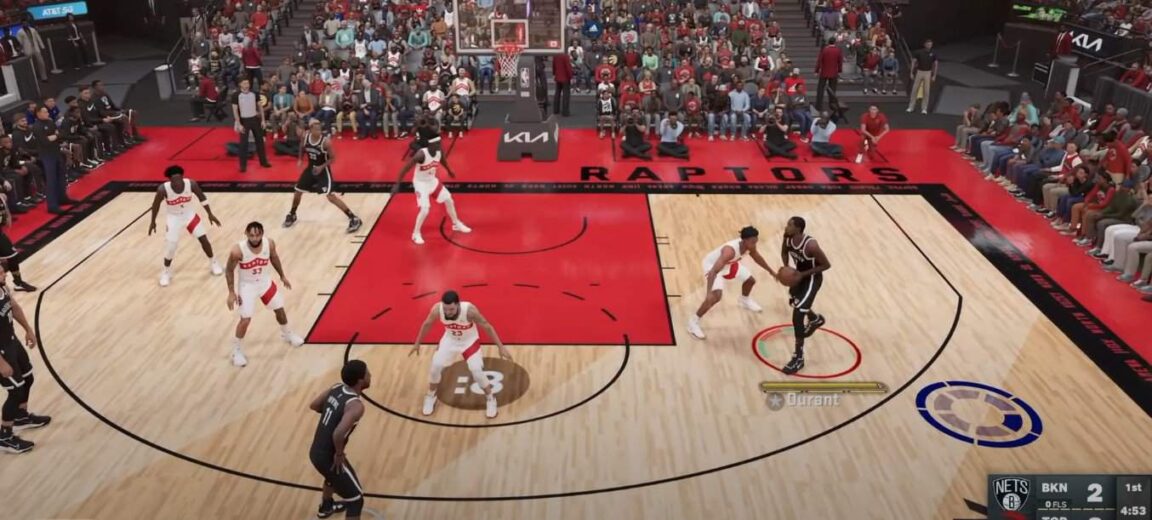Click the blue play target circle marker
This screenshot has height=520, width=1152.
pos(979,413)
